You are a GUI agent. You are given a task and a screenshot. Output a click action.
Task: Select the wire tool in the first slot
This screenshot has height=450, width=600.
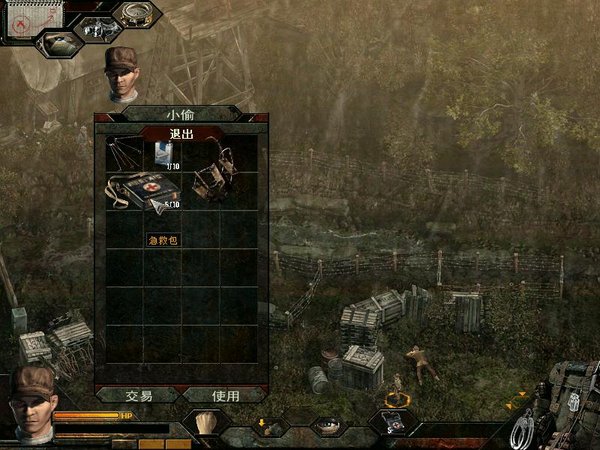click(x=125, y=155)
